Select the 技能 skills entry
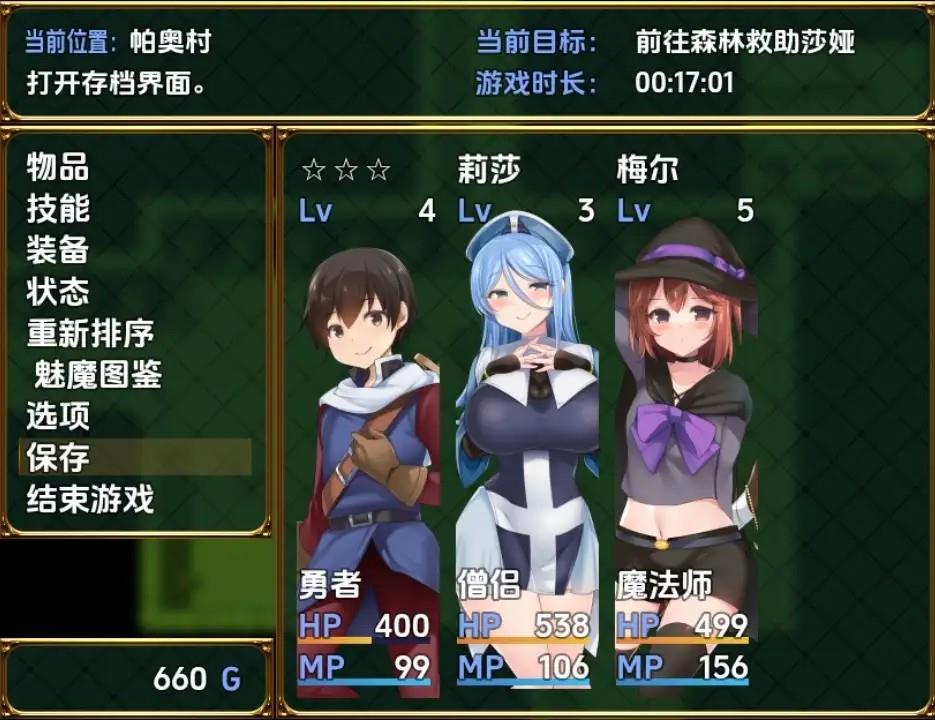Screen dimensions: 935x720 (x=58, y=208)
